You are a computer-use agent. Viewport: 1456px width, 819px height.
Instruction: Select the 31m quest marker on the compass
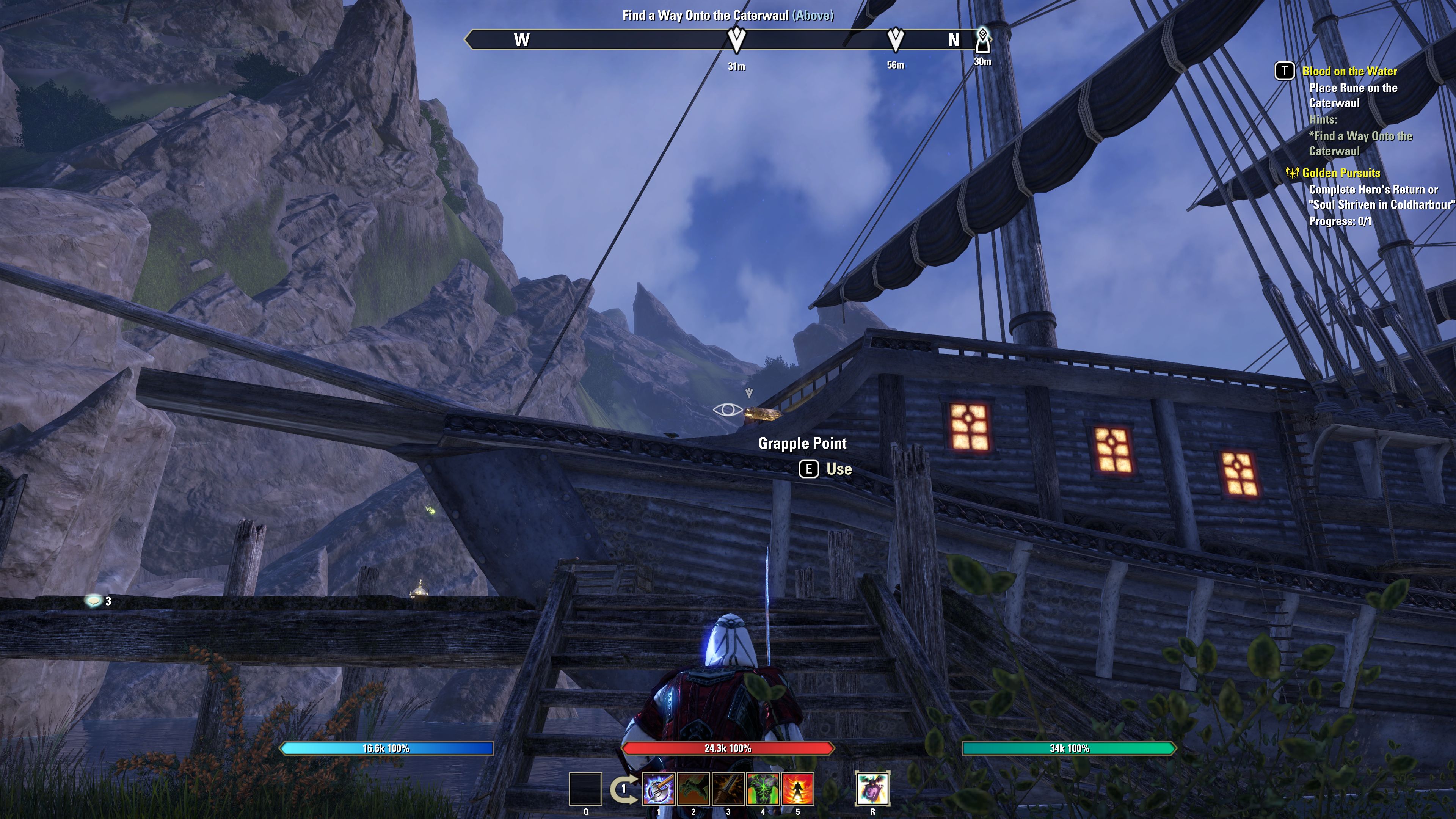[x=736, y=39]
